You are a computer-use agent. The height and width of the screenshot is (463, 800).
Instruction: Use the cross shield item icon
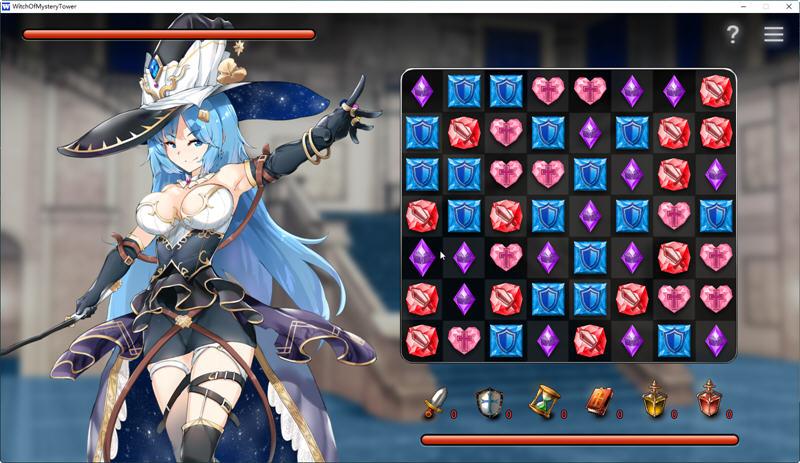pyautogui.click(x=489, y=402)
